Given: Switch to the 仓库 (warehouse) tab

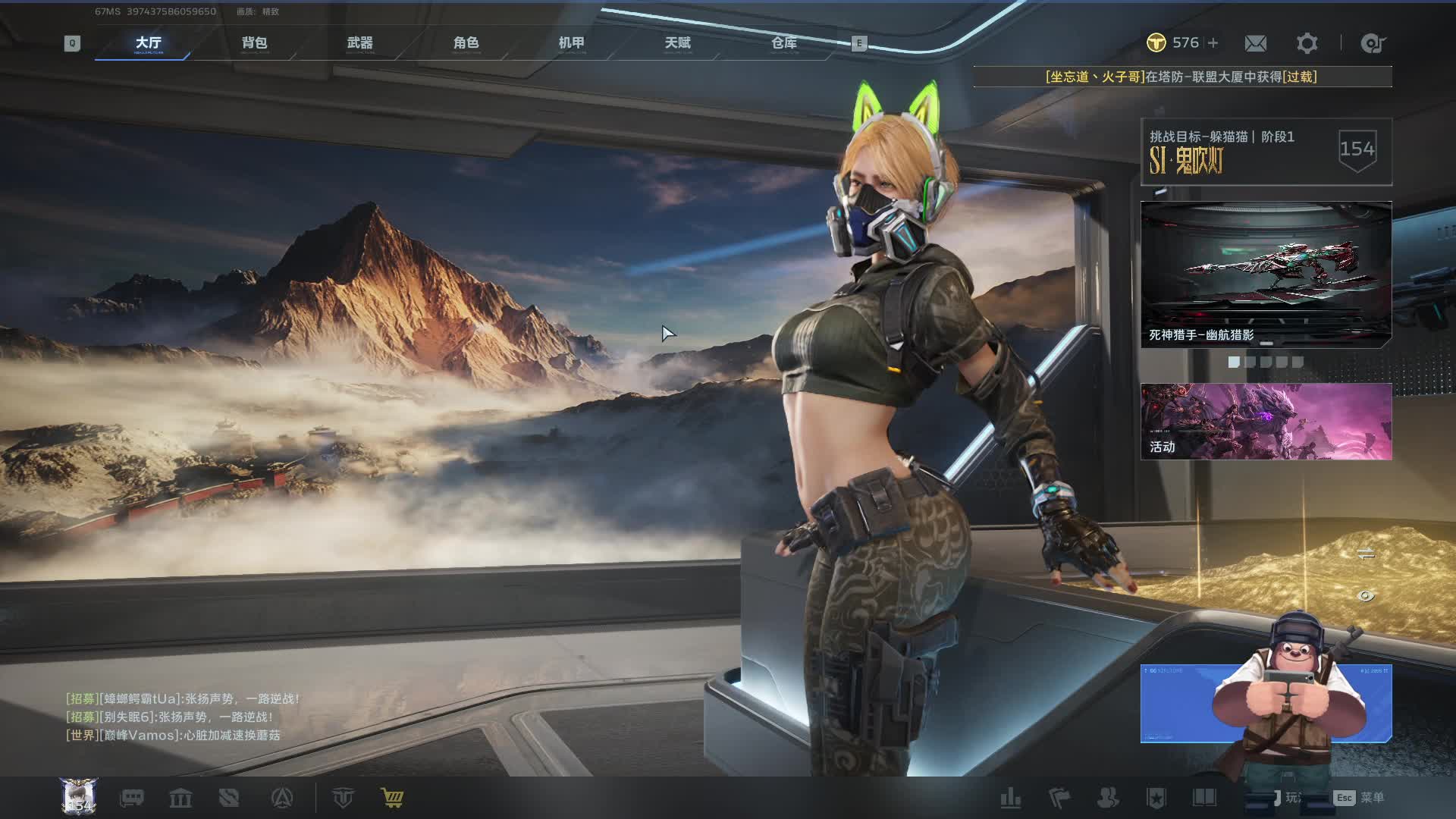Looking at the screenshot, I should [783, 43].
